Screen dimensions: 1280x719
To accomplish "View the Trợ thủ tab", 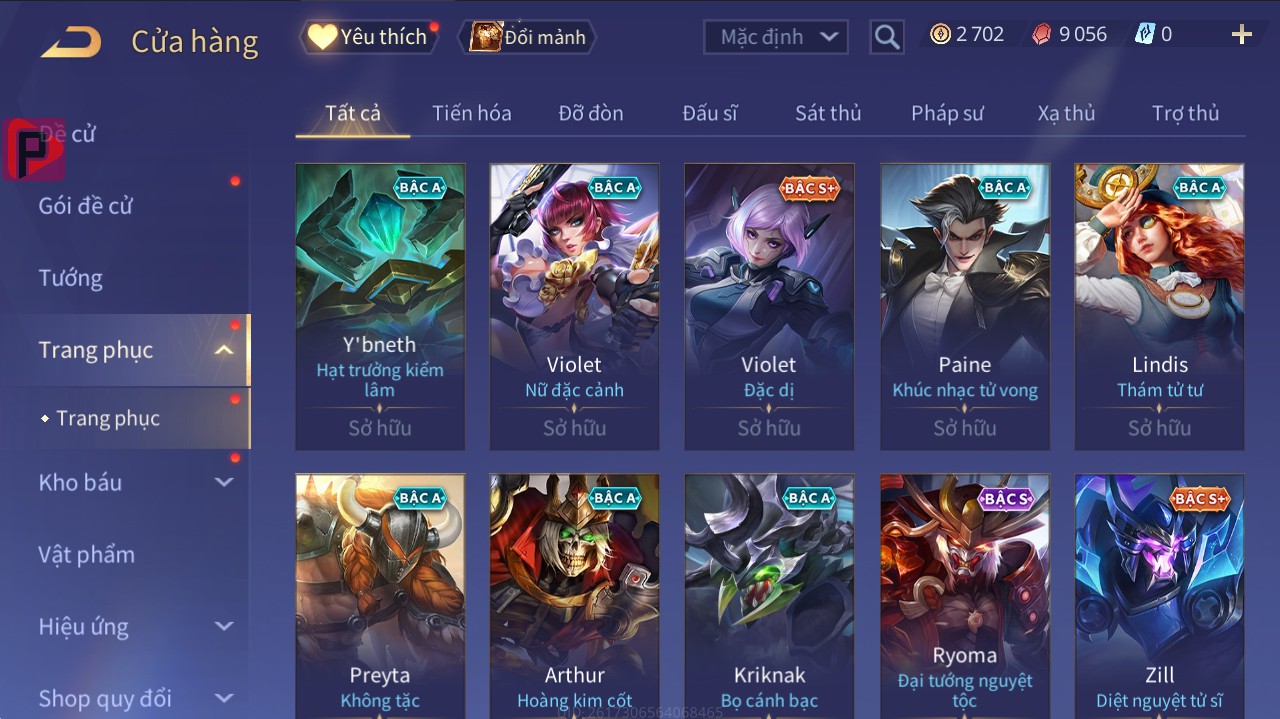I will click(1185, 113).
